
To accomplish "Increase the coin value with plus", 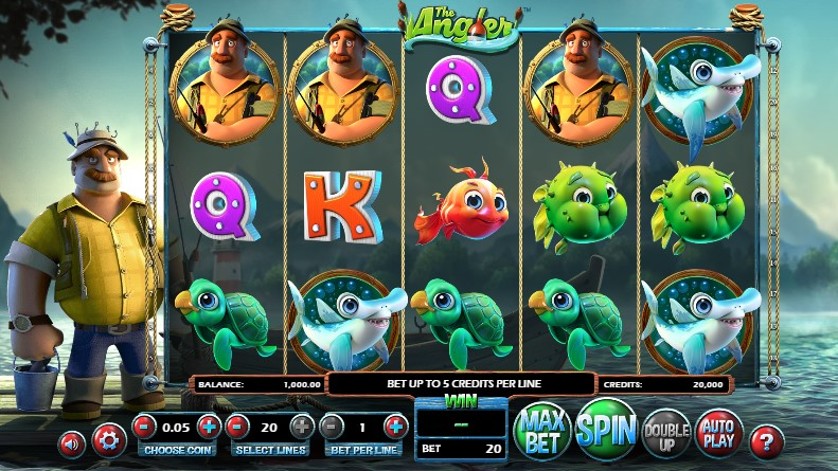I will coord(208,427).
